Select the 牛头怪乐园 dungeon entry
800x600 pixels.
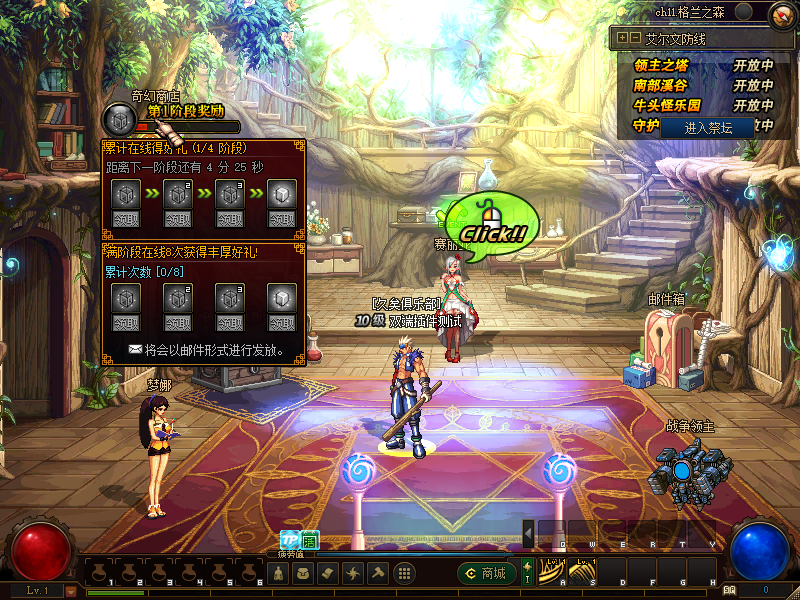(668, 105)
